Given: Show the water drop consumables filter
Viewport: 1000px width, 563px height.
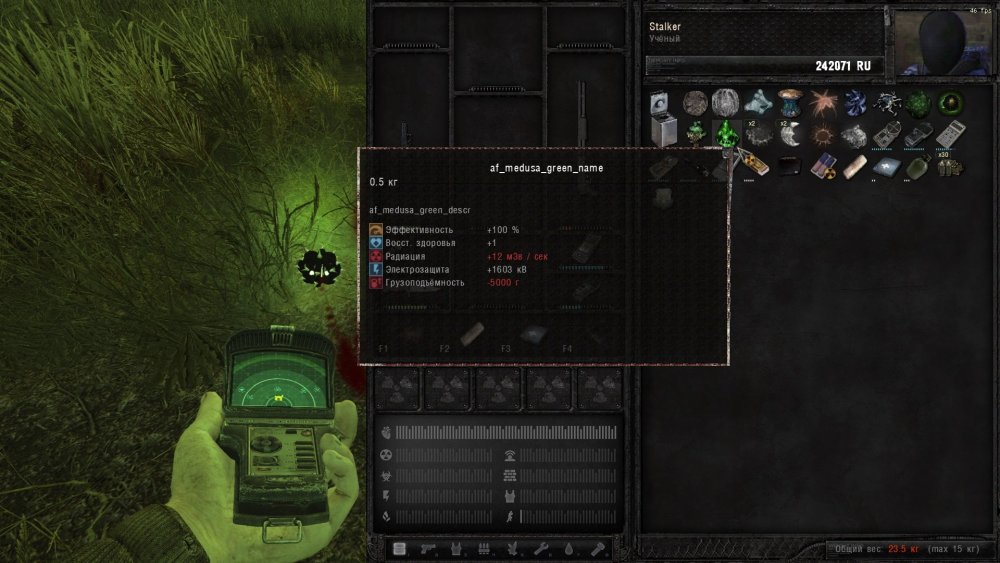Looking at the screenshot, I should 571,548.
